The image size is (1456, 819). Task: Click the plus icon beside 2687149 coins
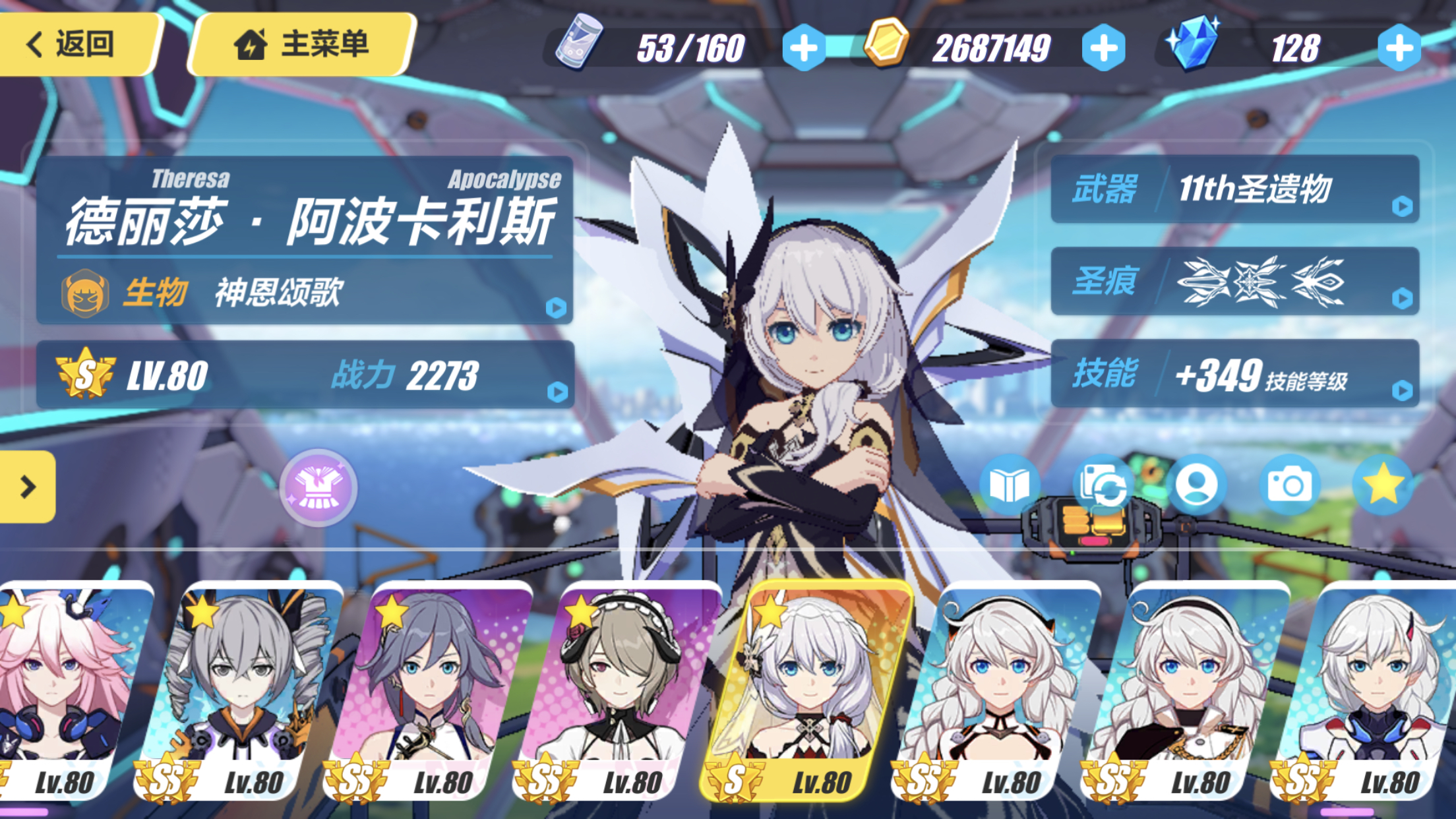(1101, 47)
